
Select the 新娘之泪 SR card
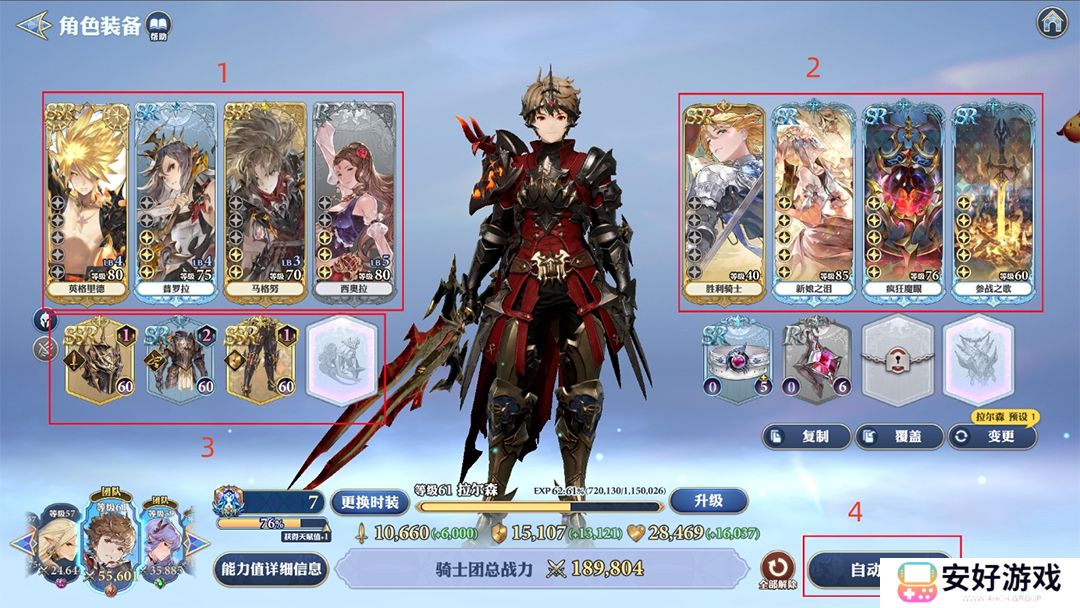814,198
